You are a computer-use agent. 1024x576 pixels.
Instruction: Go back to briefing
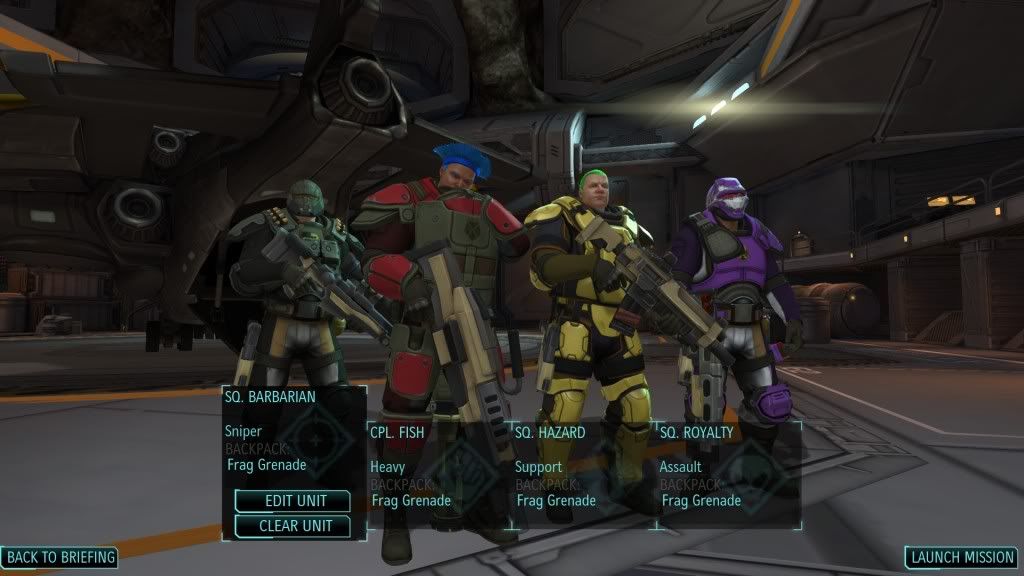point(60,557)
